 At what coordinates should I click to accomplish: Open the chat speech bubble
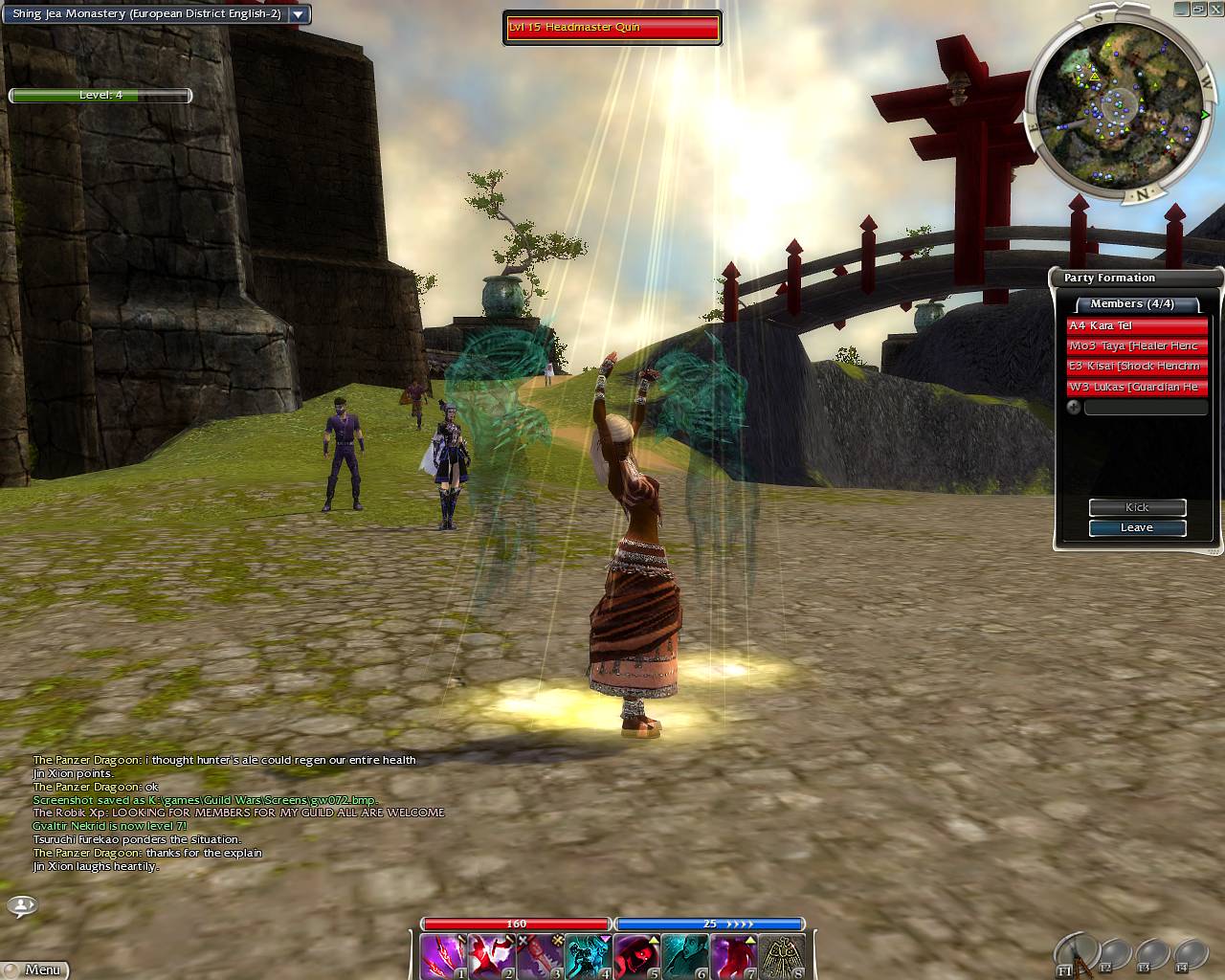(x=22, y=905)
